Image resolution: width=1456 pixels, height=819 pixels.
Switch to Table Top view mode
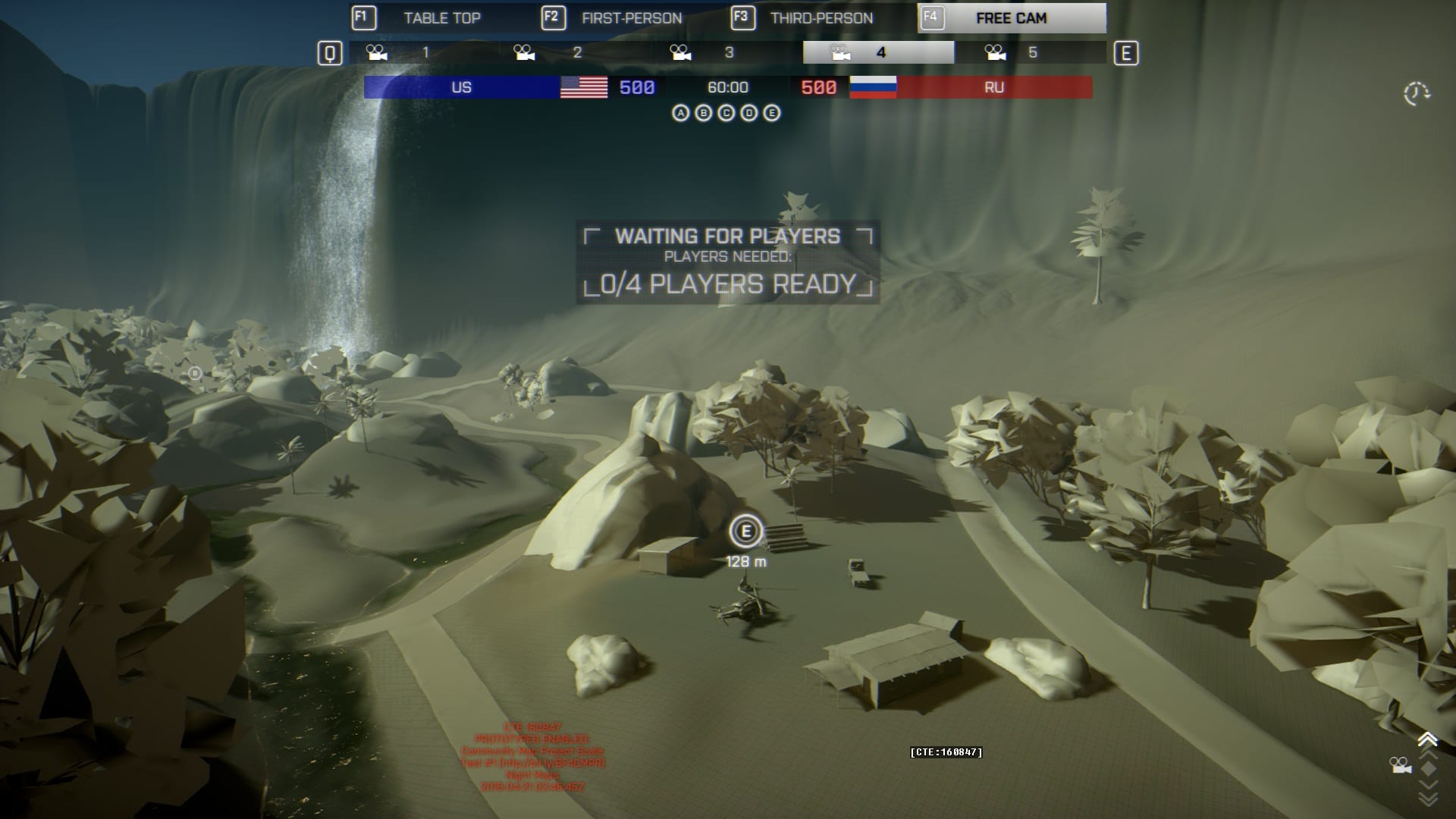tap(442, 18)
